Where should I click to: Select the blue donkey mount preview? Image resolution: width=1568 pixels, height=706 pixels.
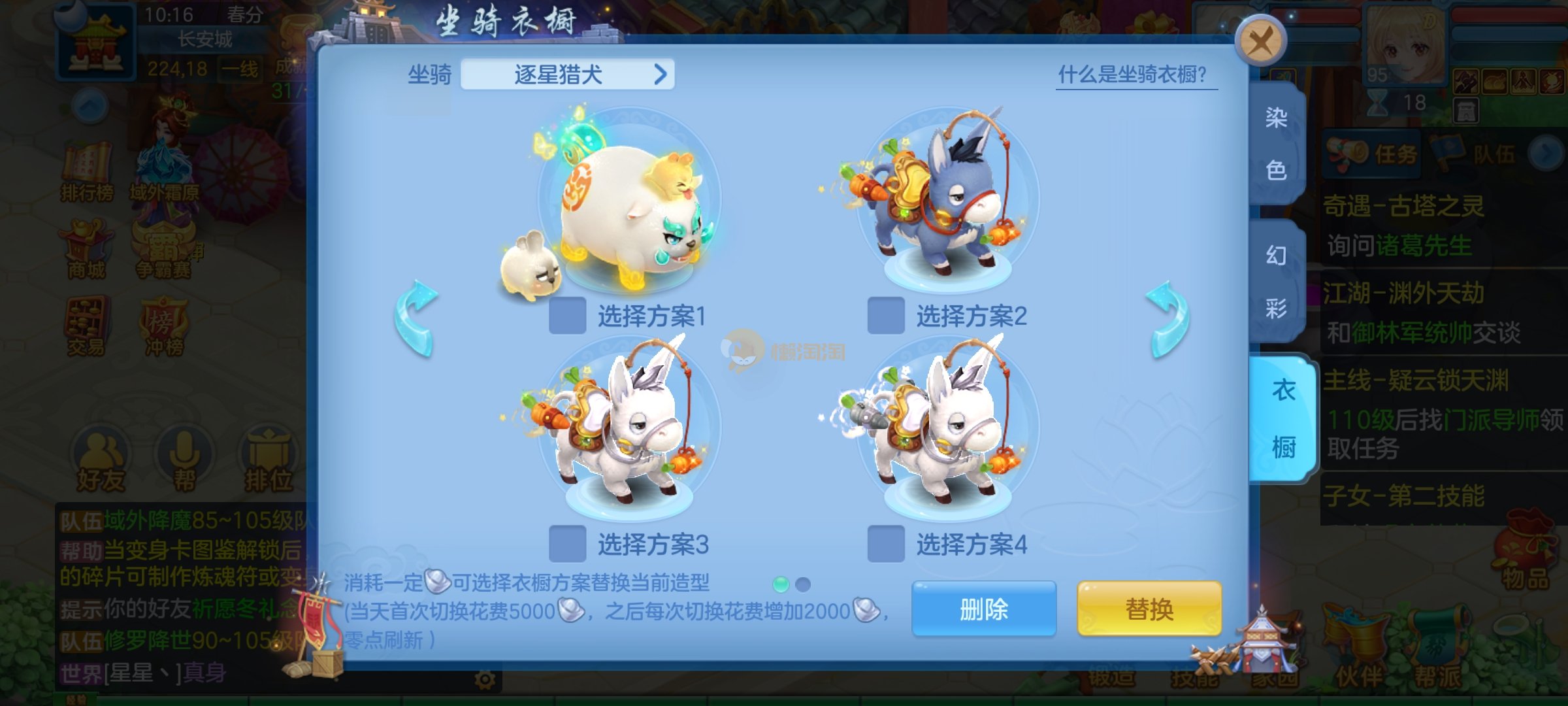click(x=947, y=203)
